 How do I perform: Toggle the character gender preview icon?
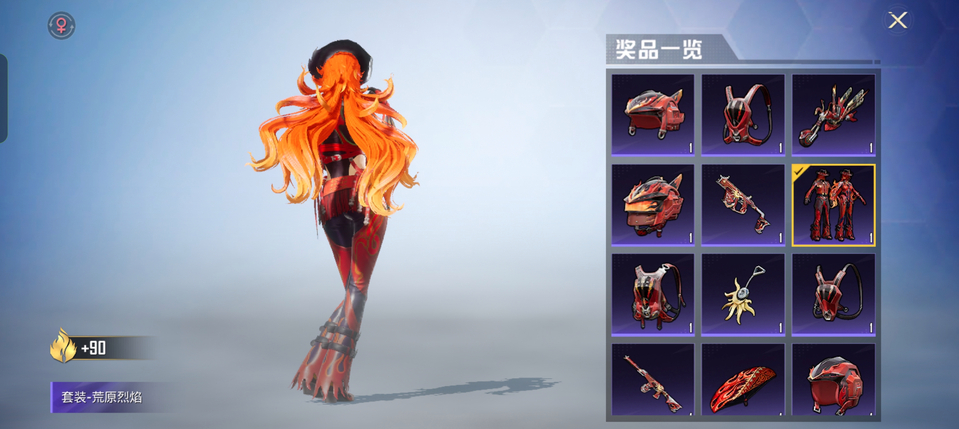coord(62,25)
